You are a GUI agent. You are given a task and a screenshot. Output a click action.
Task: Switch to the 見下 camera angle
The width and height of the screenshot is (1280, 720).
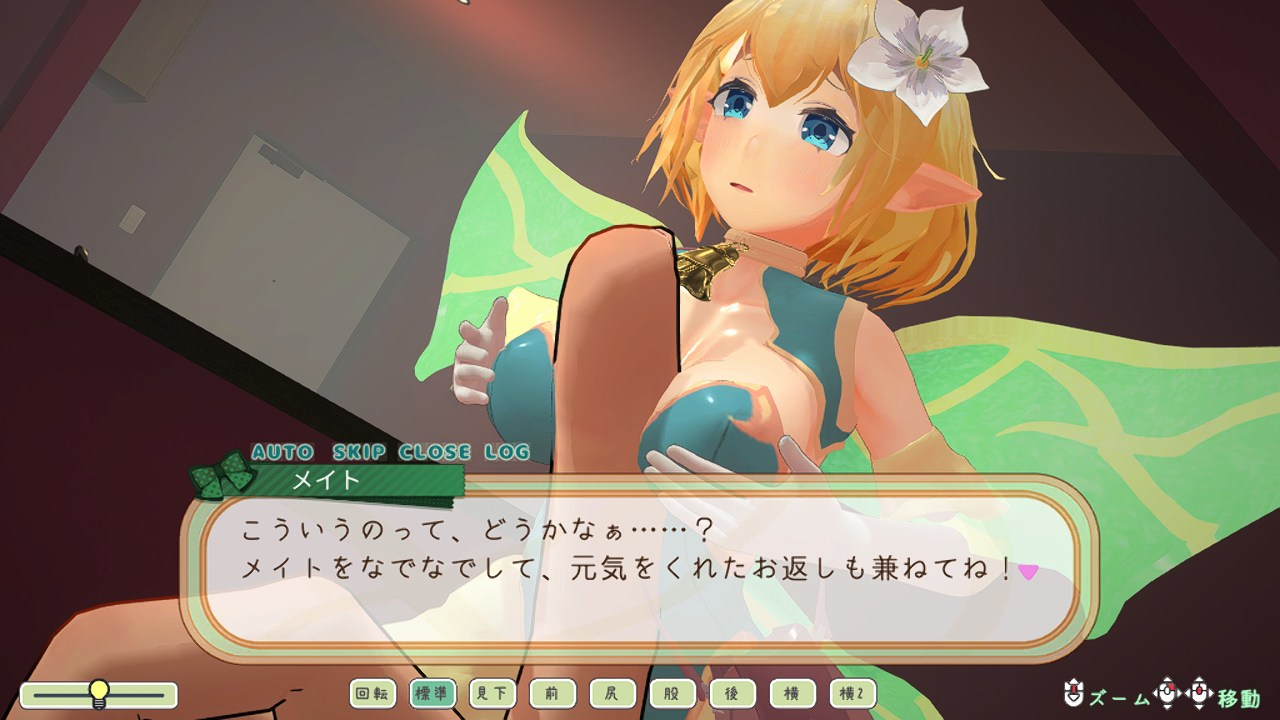click(493, 693)
